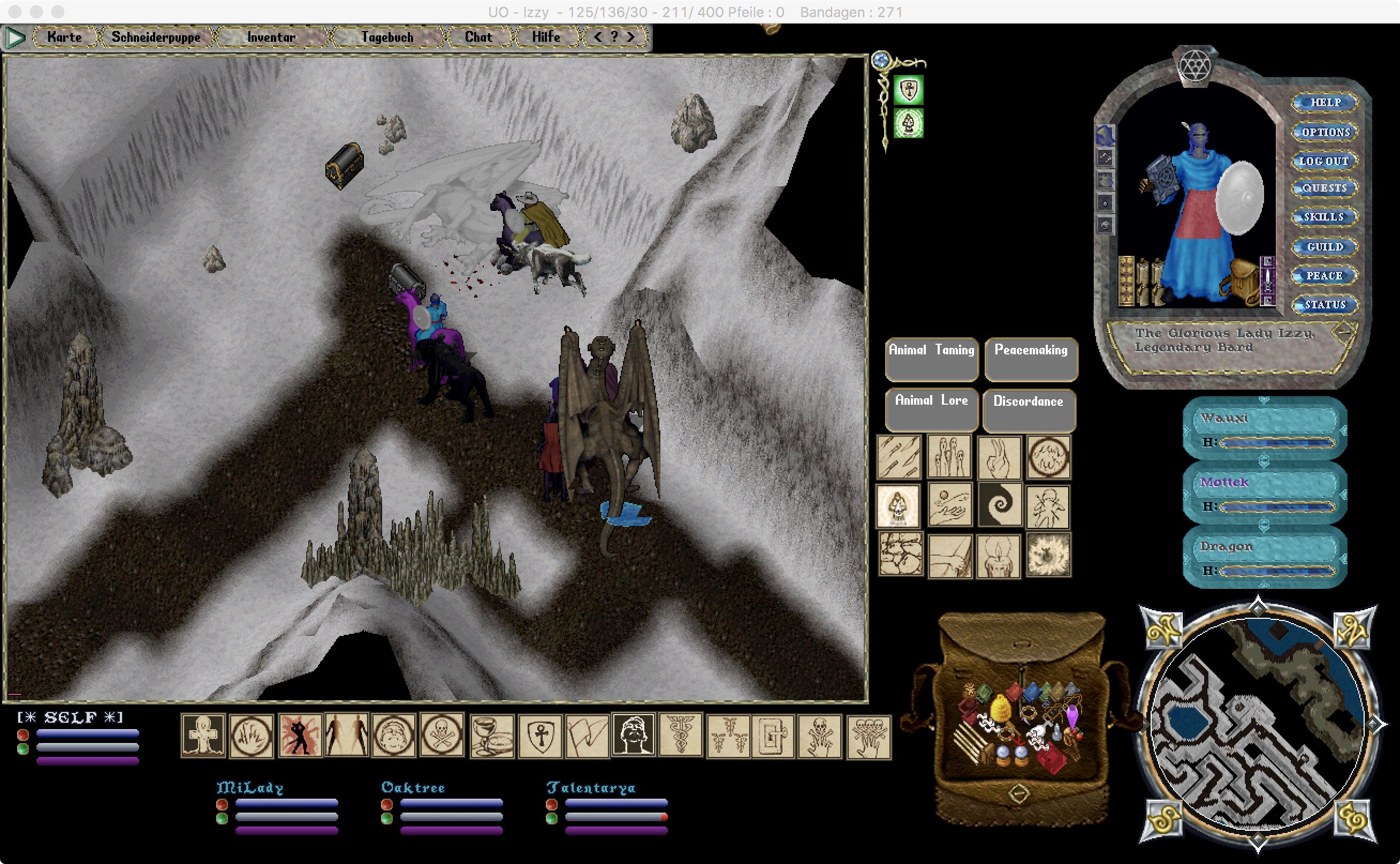Click the ankh shield spell icon on hotbar
Viewport: 1400px width, 864px height.
540,737
